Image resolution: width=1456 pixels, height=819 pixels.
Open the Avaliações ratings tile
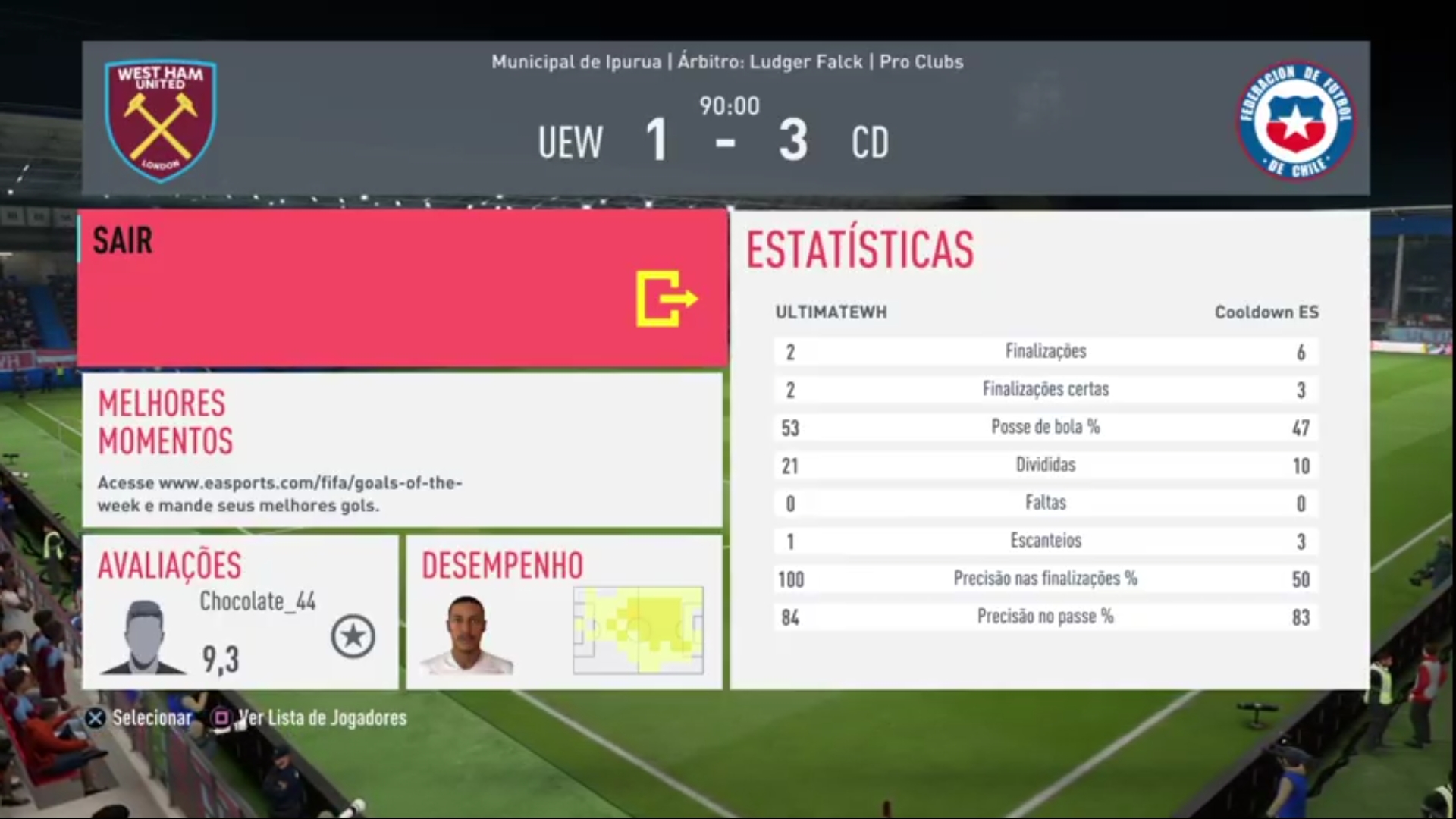pos(240,612)
